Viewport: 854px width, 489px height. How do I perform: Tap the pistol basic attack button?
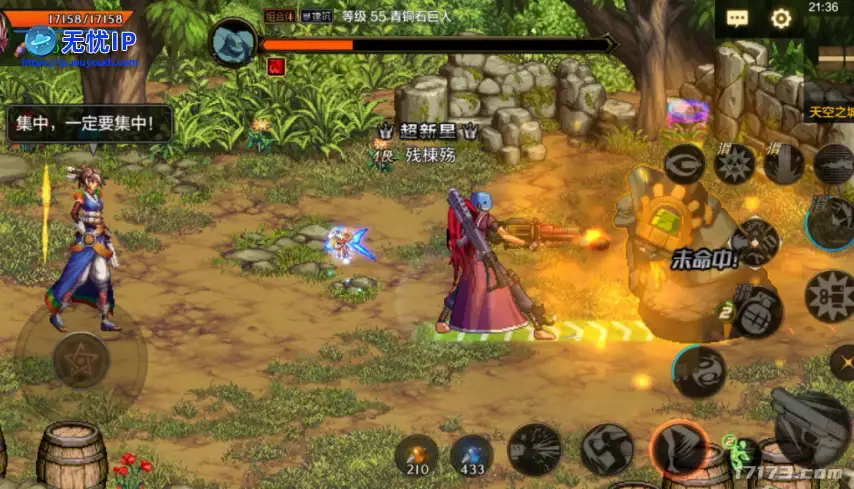click(809, 426)
